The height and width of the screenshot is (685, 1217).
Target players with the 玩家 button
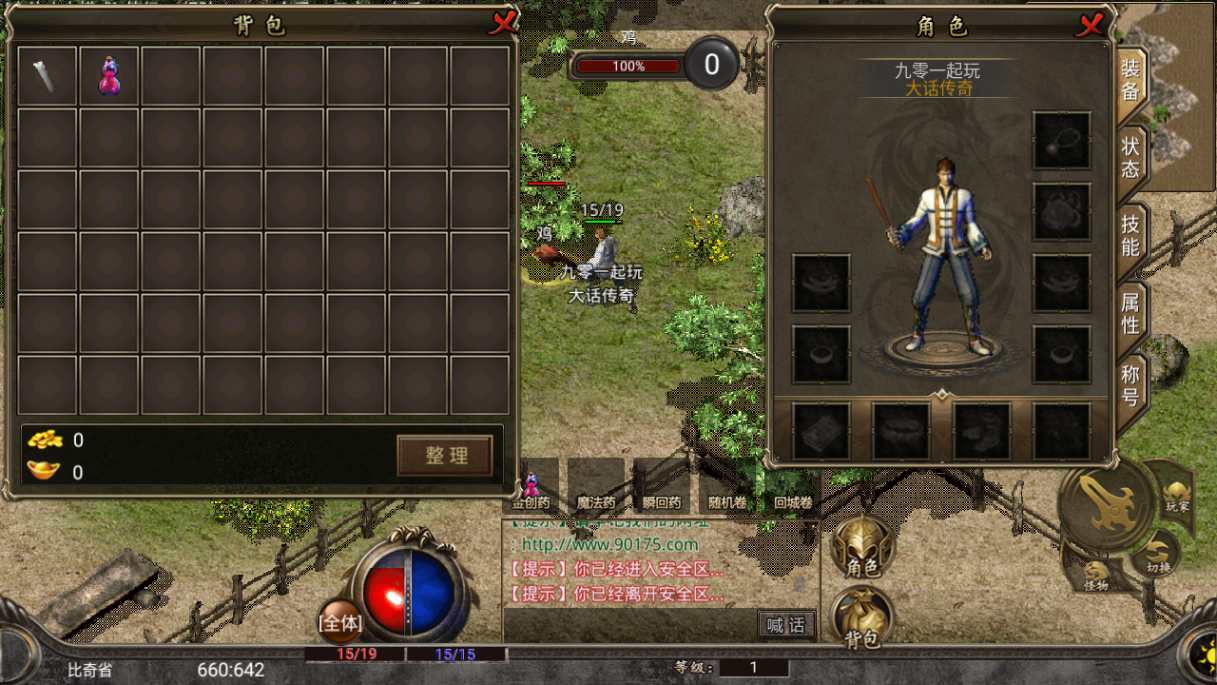pos(1177,494)
